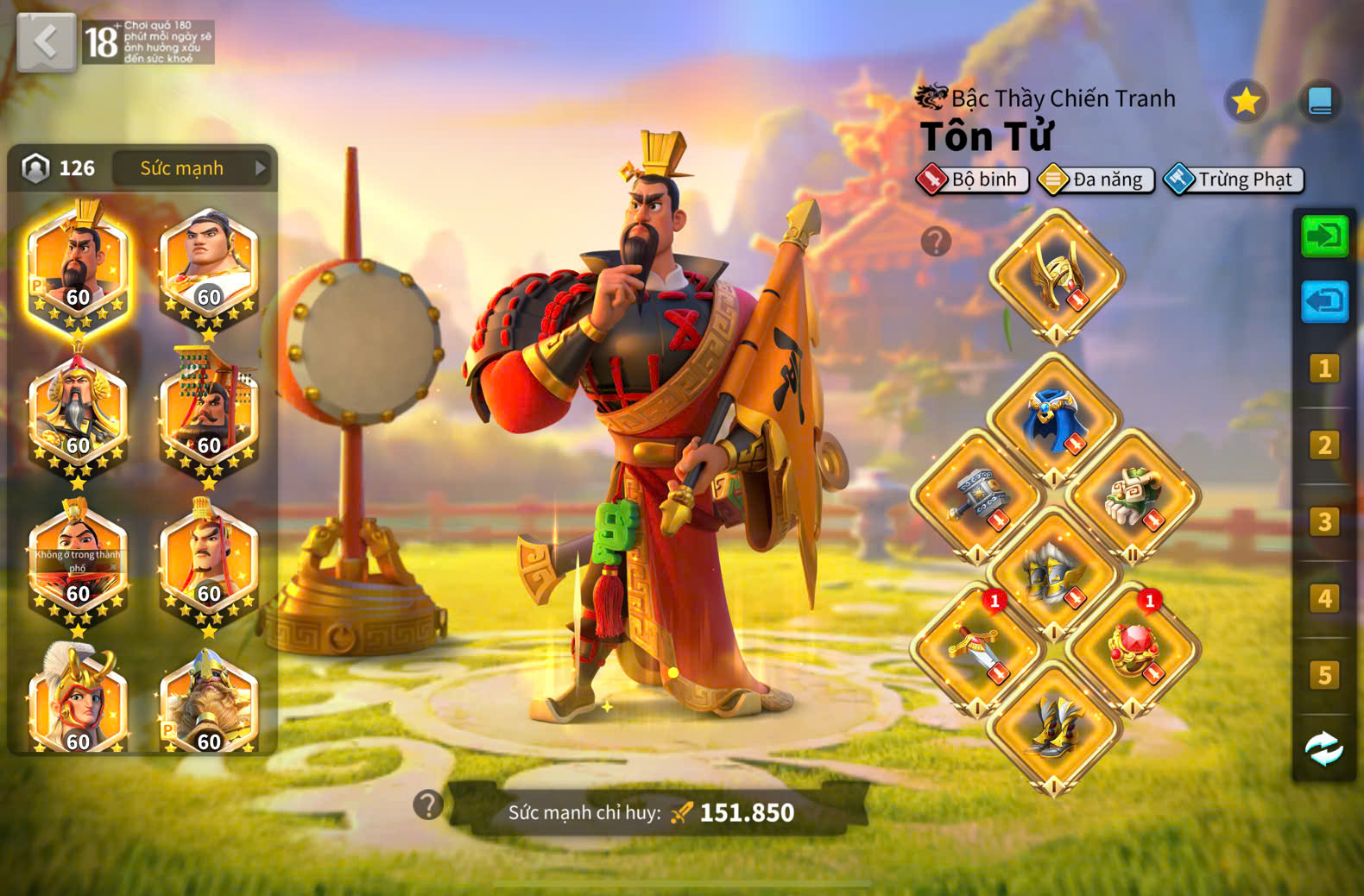The image size is (1364, 896).
Task: Click the blue return arrow button
Action: [x=1323, y=301]
